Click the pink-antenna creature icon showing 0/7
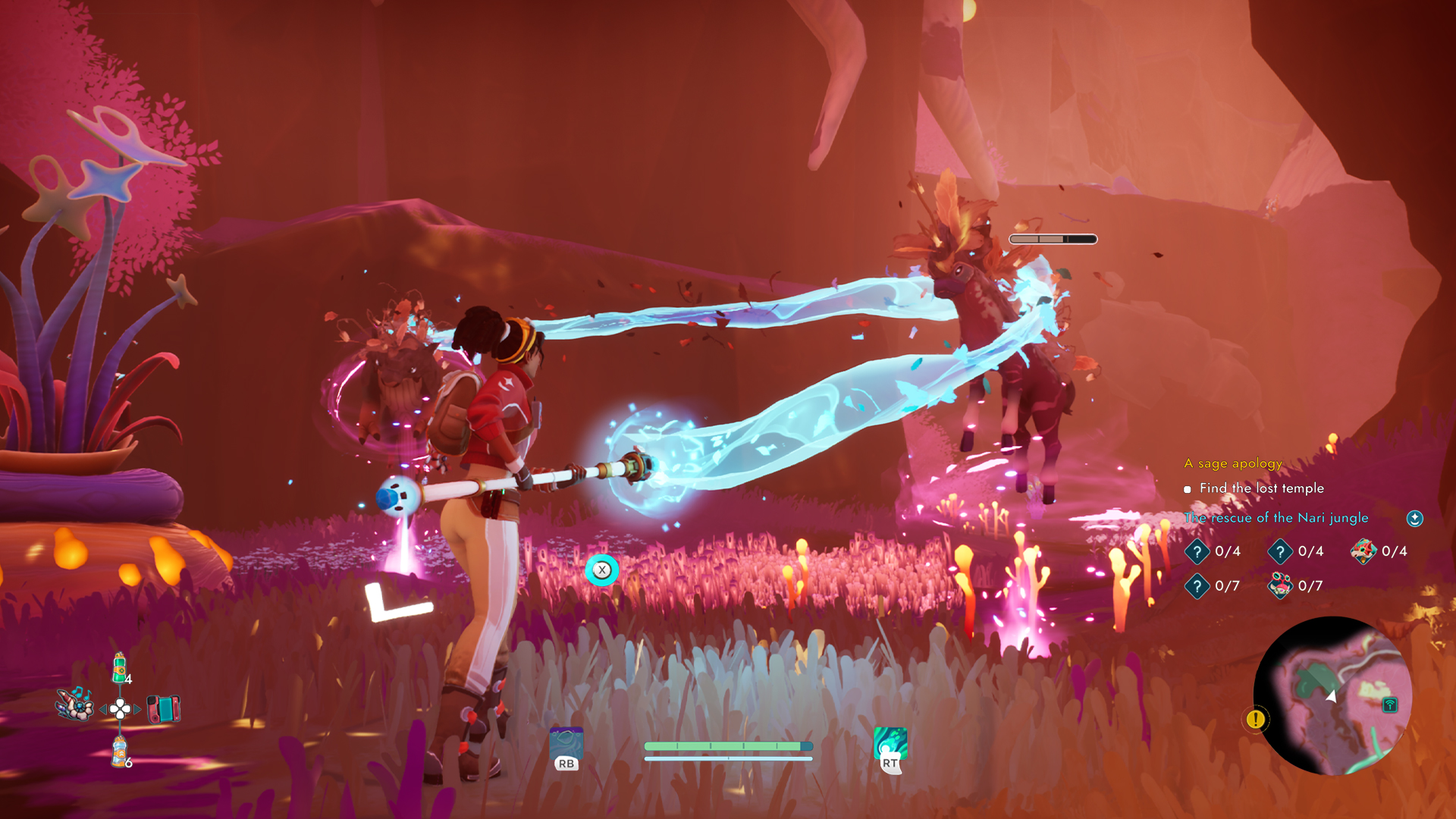 click(x=1281, y=585)
